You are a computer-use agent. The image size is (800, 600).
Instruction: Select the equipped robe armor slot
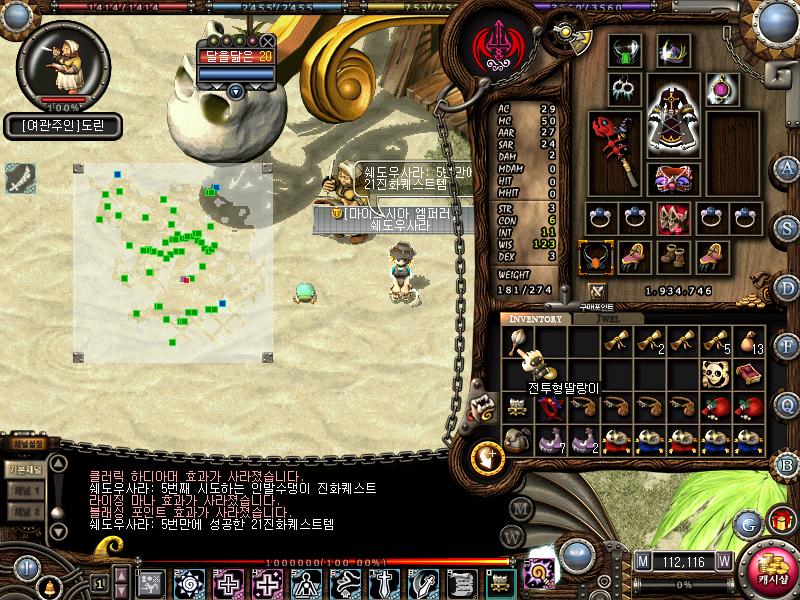pos(672,110)
